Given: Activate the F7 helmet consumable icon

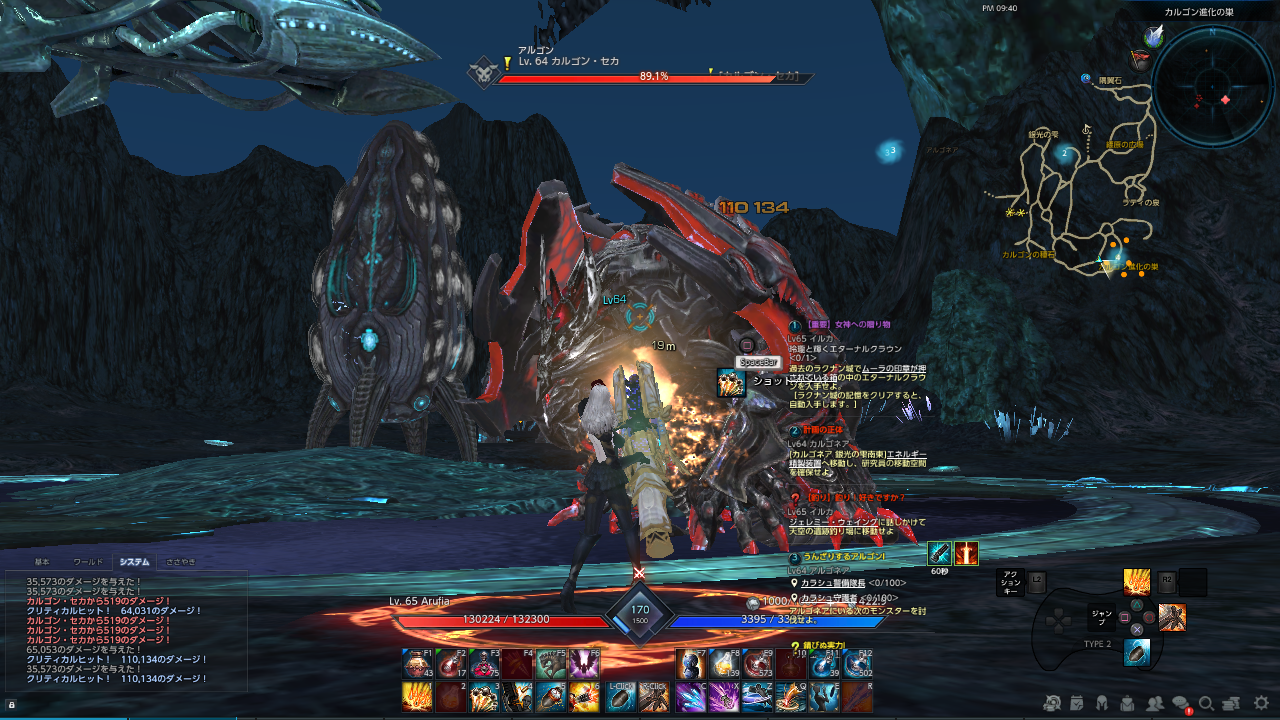Looking at the screenshot, I should 688,664.
